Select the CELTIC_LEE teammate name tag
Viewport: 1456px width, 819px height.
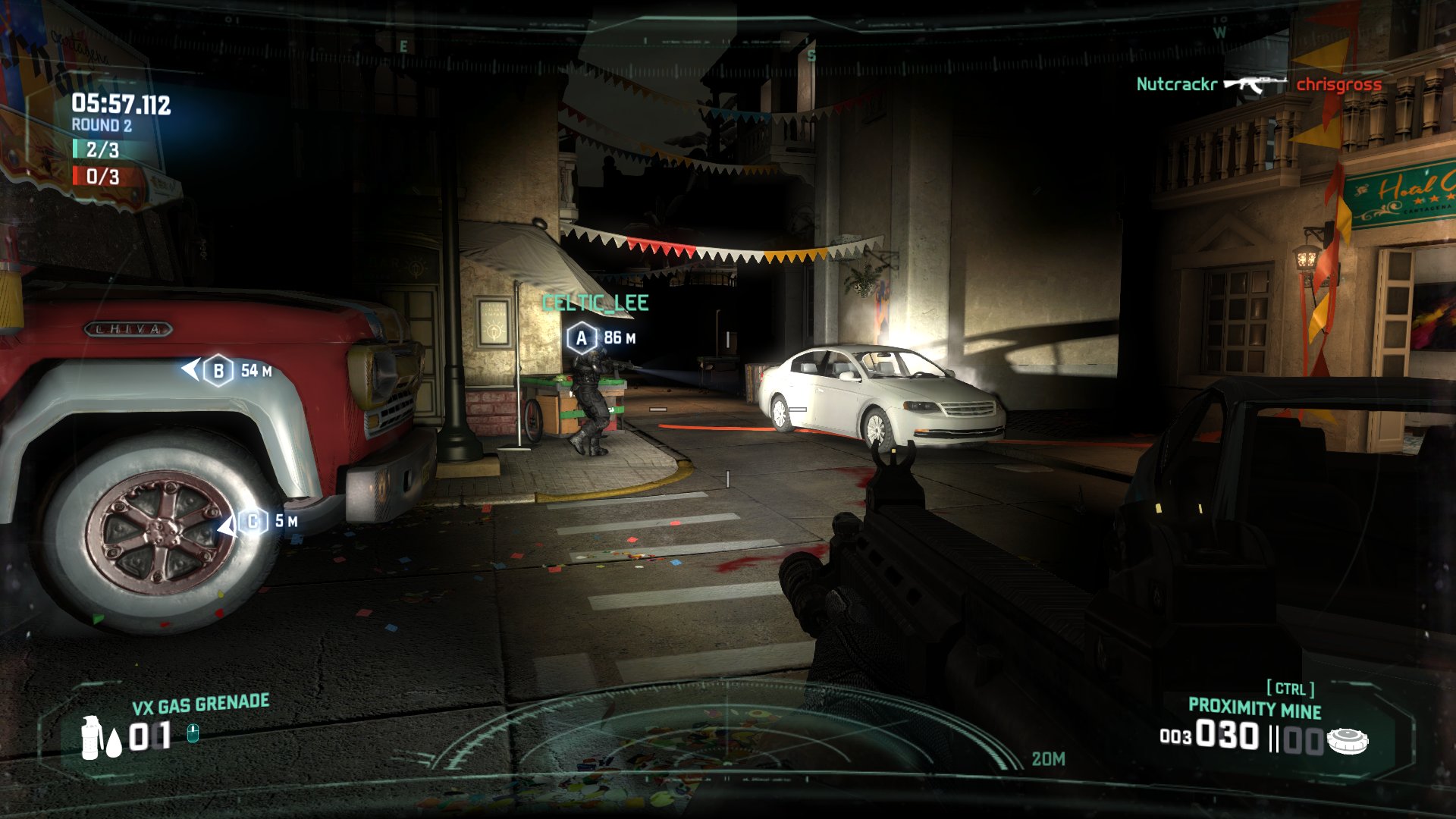(595, 303)
